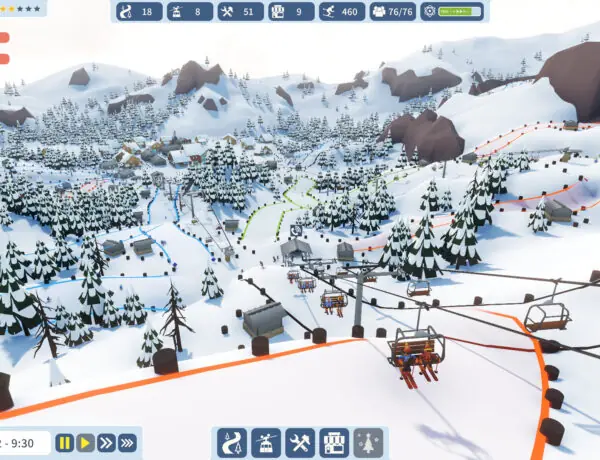The width and height of the screenshot is (600, 460).
Task: Set game speed to normal play
Action: pos(86,442)
